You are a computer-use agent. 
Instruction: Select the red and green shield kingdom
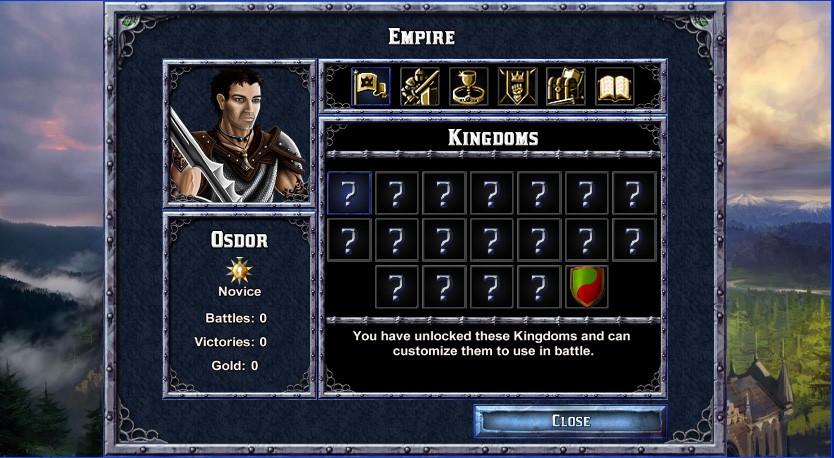point(587,287)
